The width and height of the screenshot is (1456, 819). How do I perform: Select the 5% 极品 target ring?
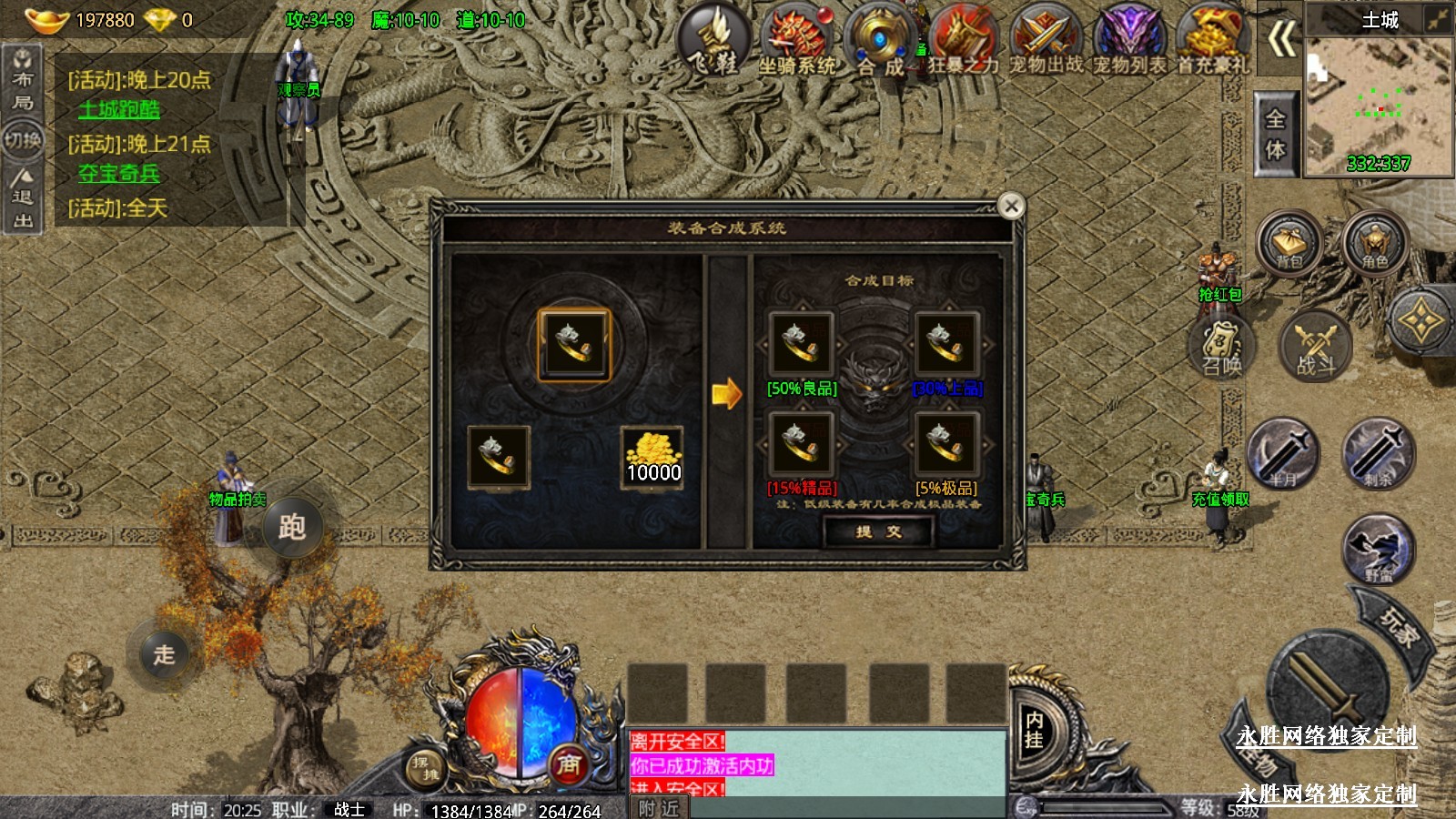(x=946, y=445)
